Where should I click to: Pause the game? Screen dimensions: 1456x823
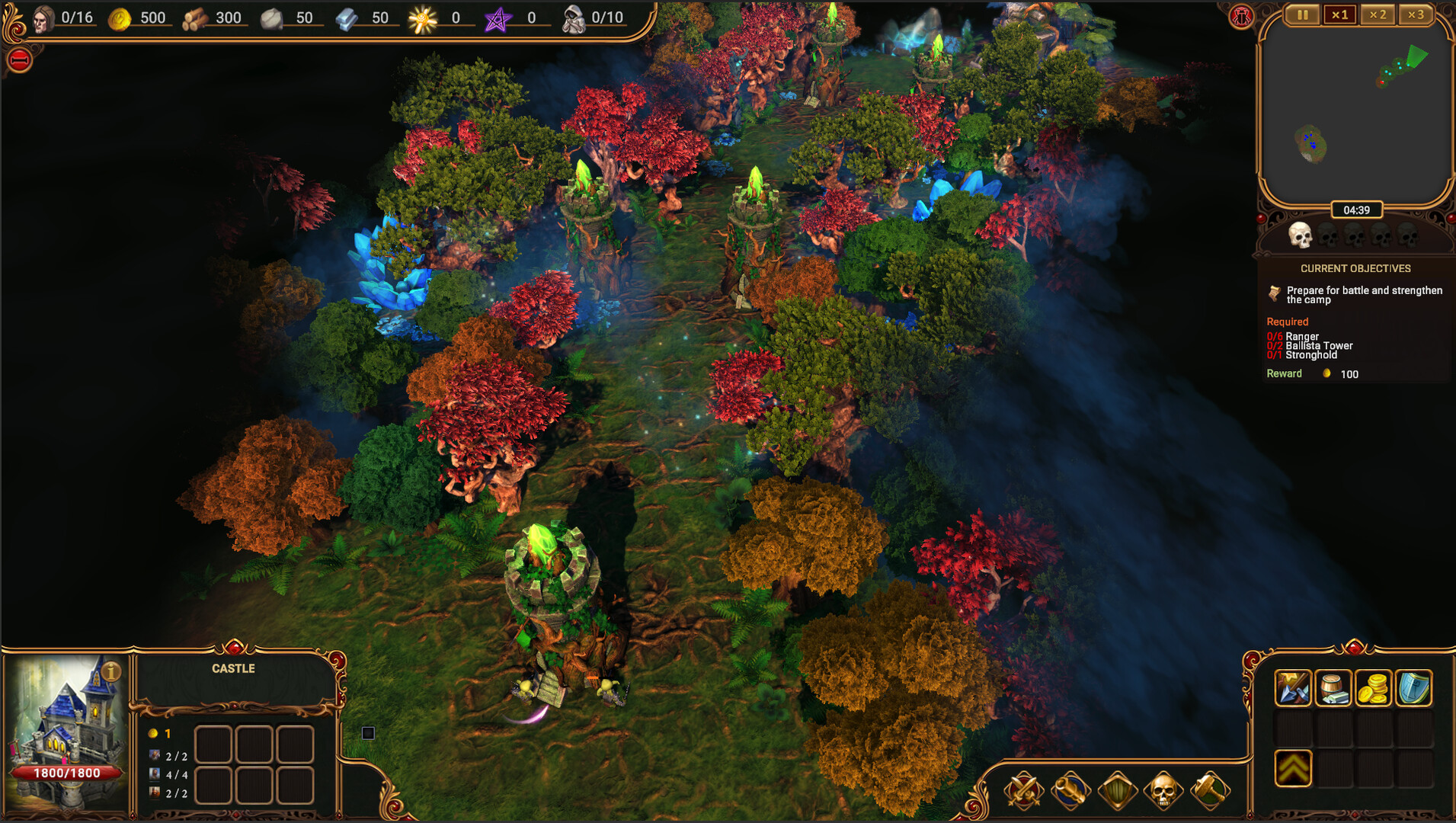[x=1302, y=14]
